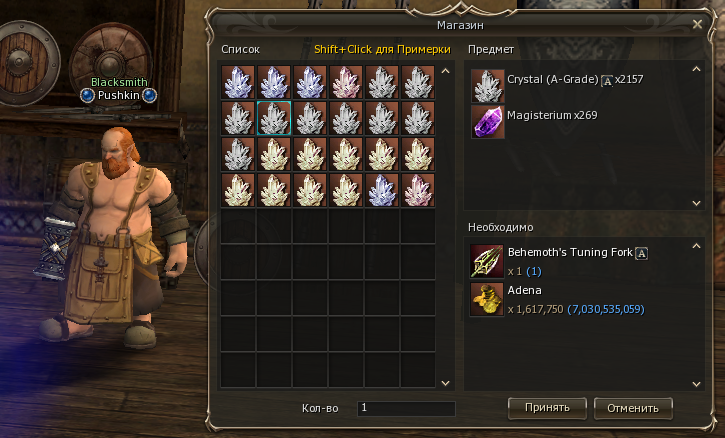Select the highlighted crystal slot in the list
The height and width of the screenshot is (438, 725).
click(x=274, y=118)
